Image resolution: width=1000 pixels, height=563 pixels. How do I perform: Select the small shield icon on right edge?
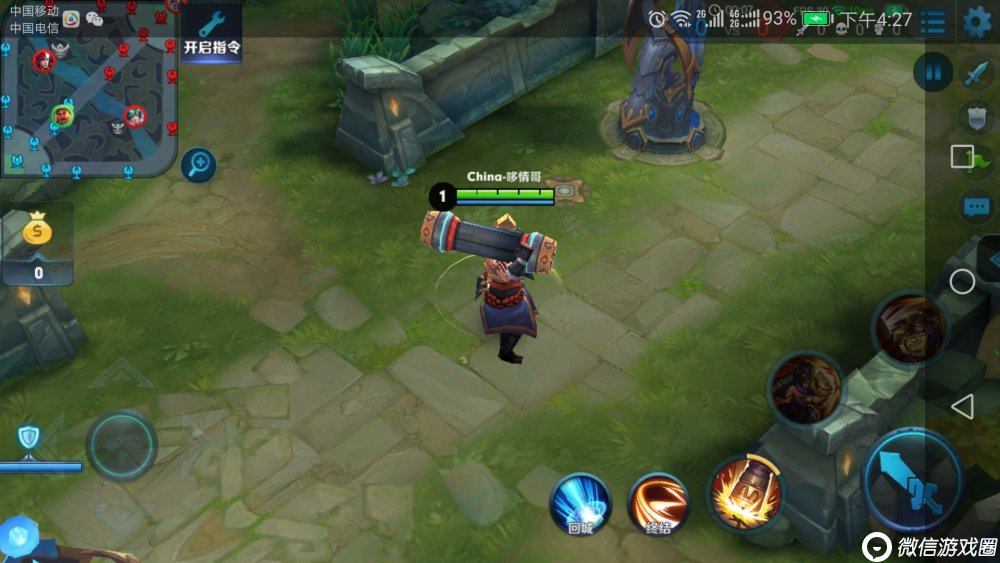977,117
